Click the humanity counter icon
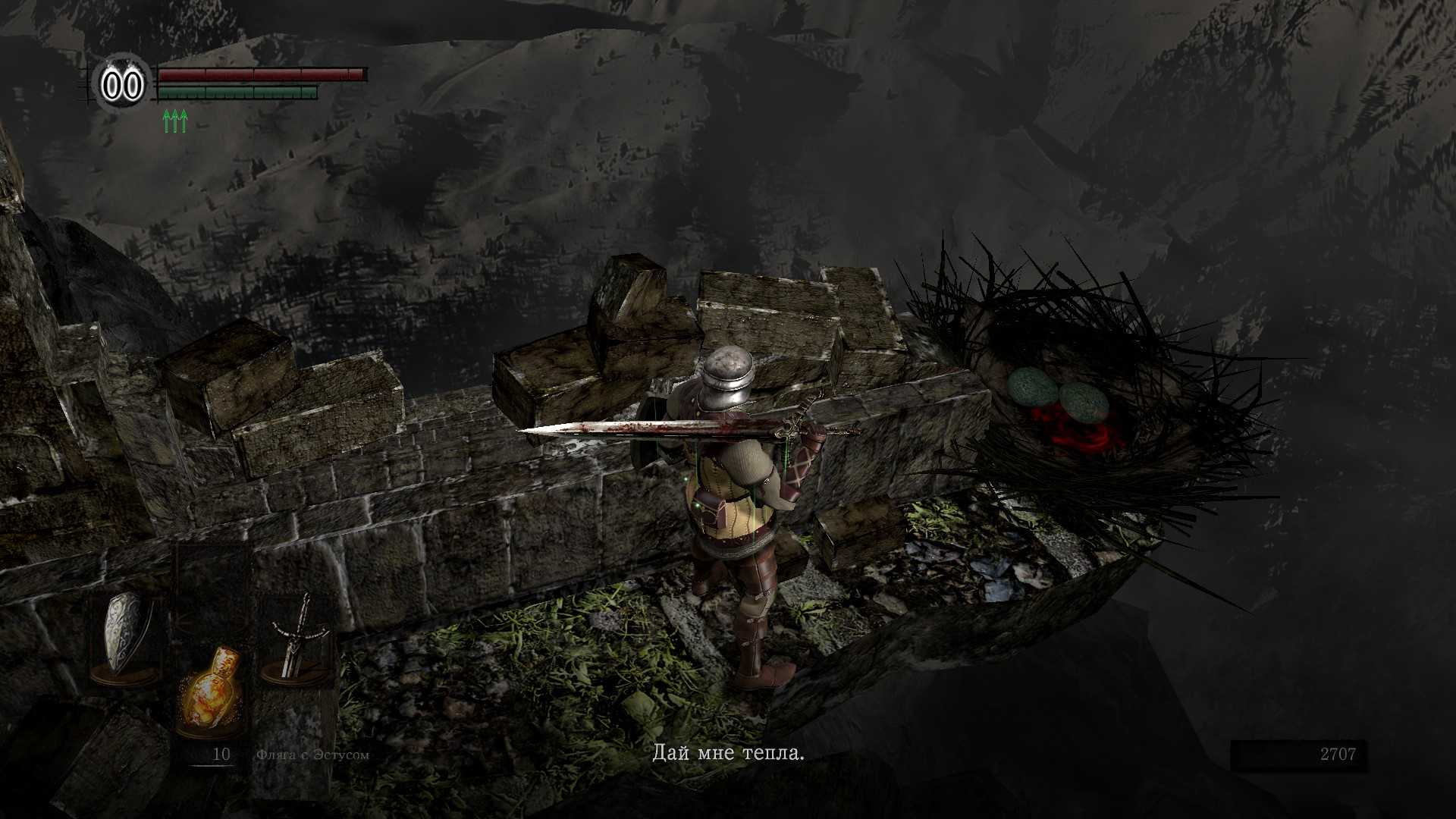This screenshot has width=1456, height=819. (122, 85)
